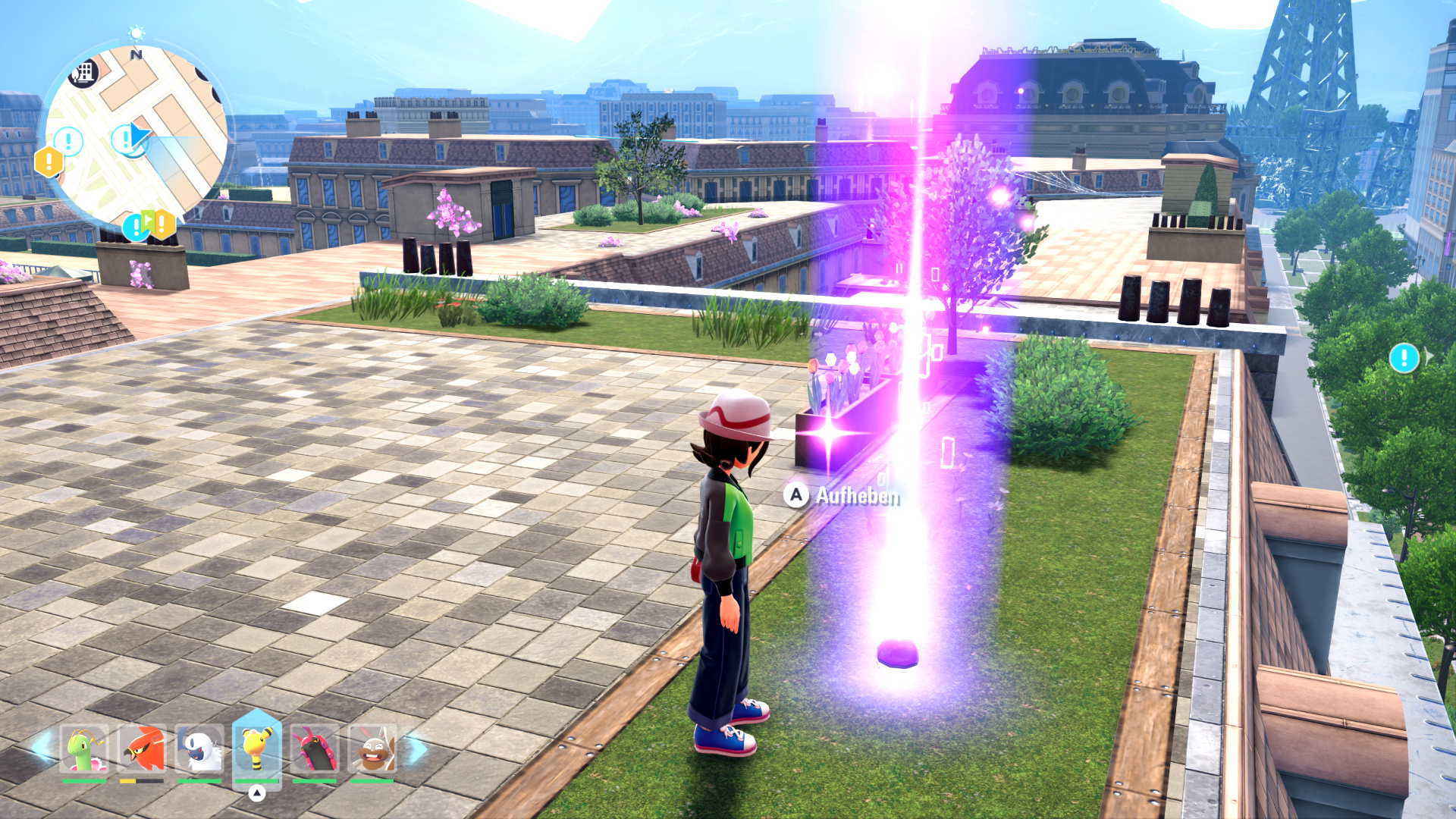Click the right arrow beside the party bar
Image resolution: width=1456 pixels, height=819 pixels.
point(416,749)
